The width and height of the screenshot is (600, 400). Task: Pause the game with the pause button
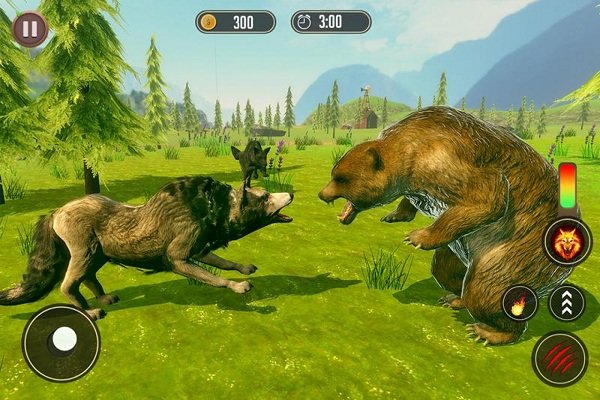click(x=30, y=28)
